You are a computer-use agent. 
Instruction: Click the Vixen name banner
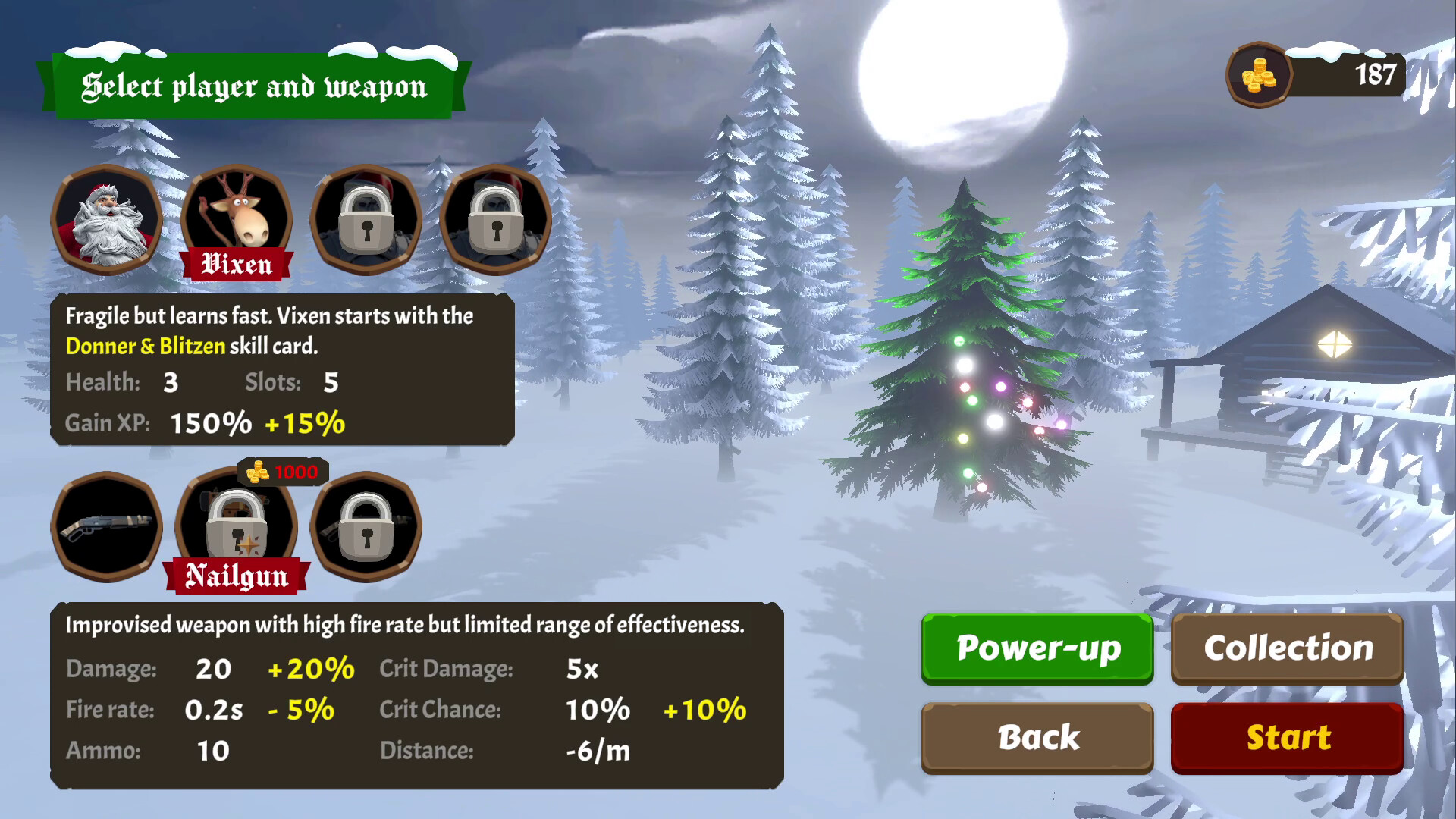pos(237,265)
